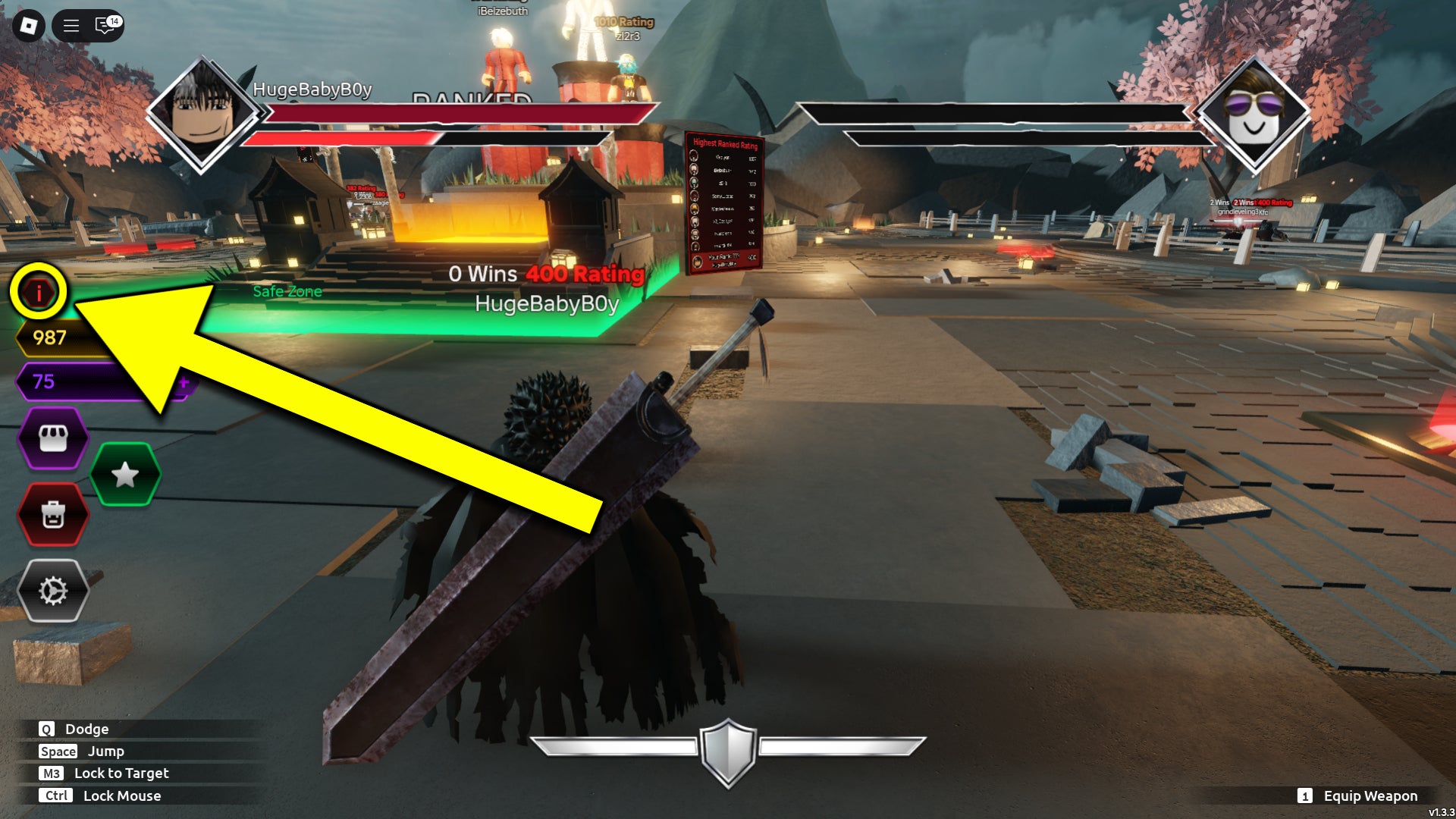Open the red backpack inventory button
The width and height of the screenshot is (1456, 819).
pyautogui.click(x=53, y=515)
